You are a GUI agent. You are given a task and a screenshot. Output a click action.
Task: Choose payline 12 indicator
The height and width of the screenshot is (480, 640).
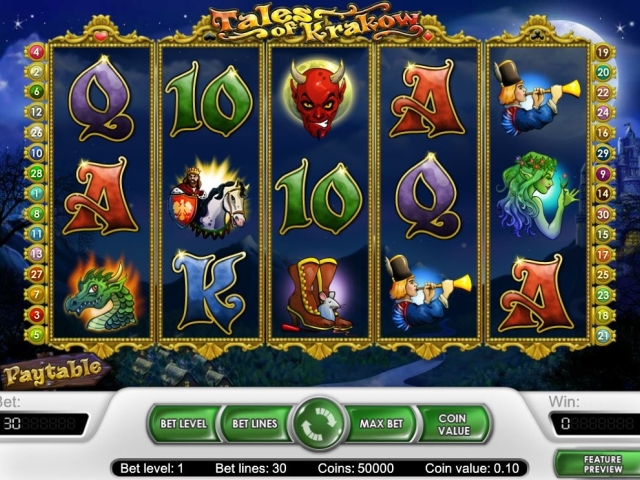(x=37, y=112)
